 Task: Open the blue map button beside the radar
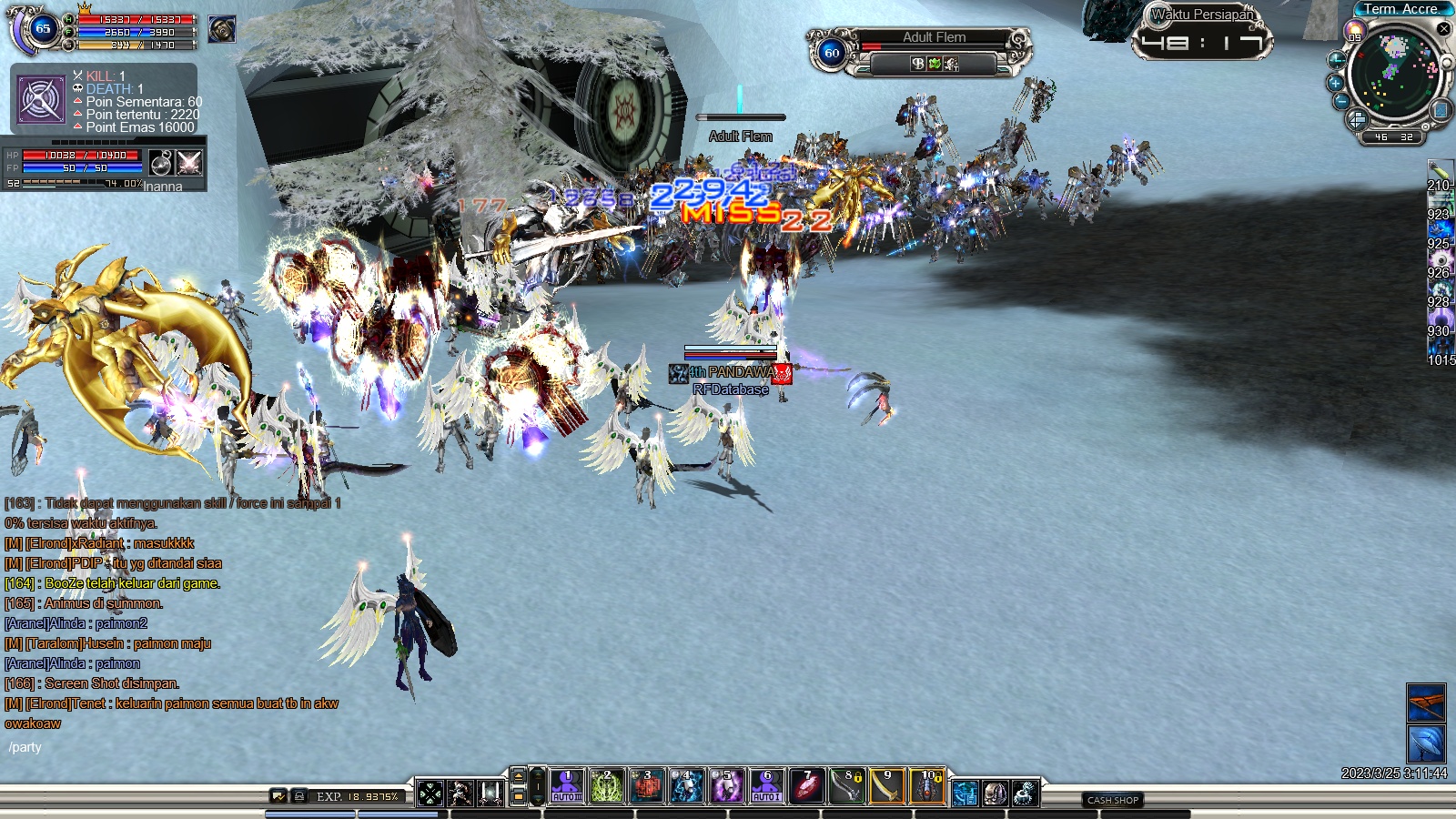[x=1441, y=110]
